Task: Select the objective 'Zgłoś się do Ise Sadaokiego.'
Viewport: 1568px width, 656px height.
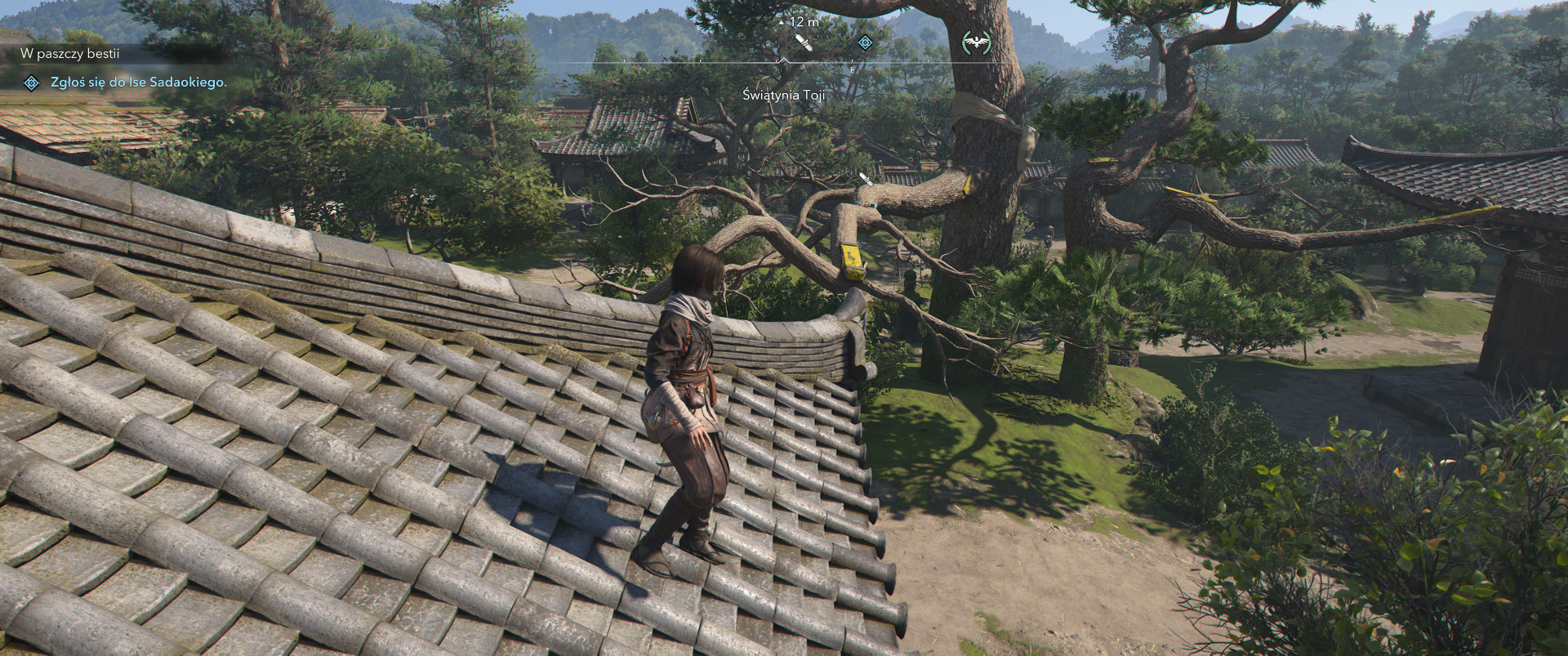Action: coord(138,83)
